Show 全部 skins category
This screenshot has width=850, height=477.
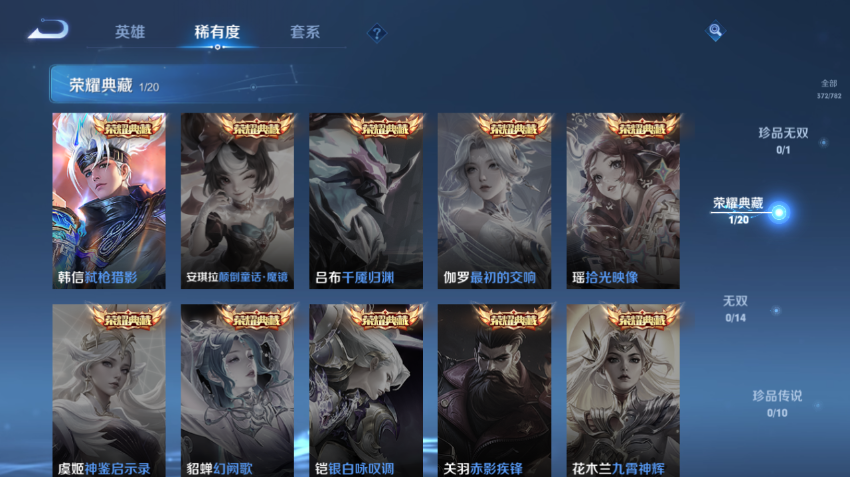point(828,89)
